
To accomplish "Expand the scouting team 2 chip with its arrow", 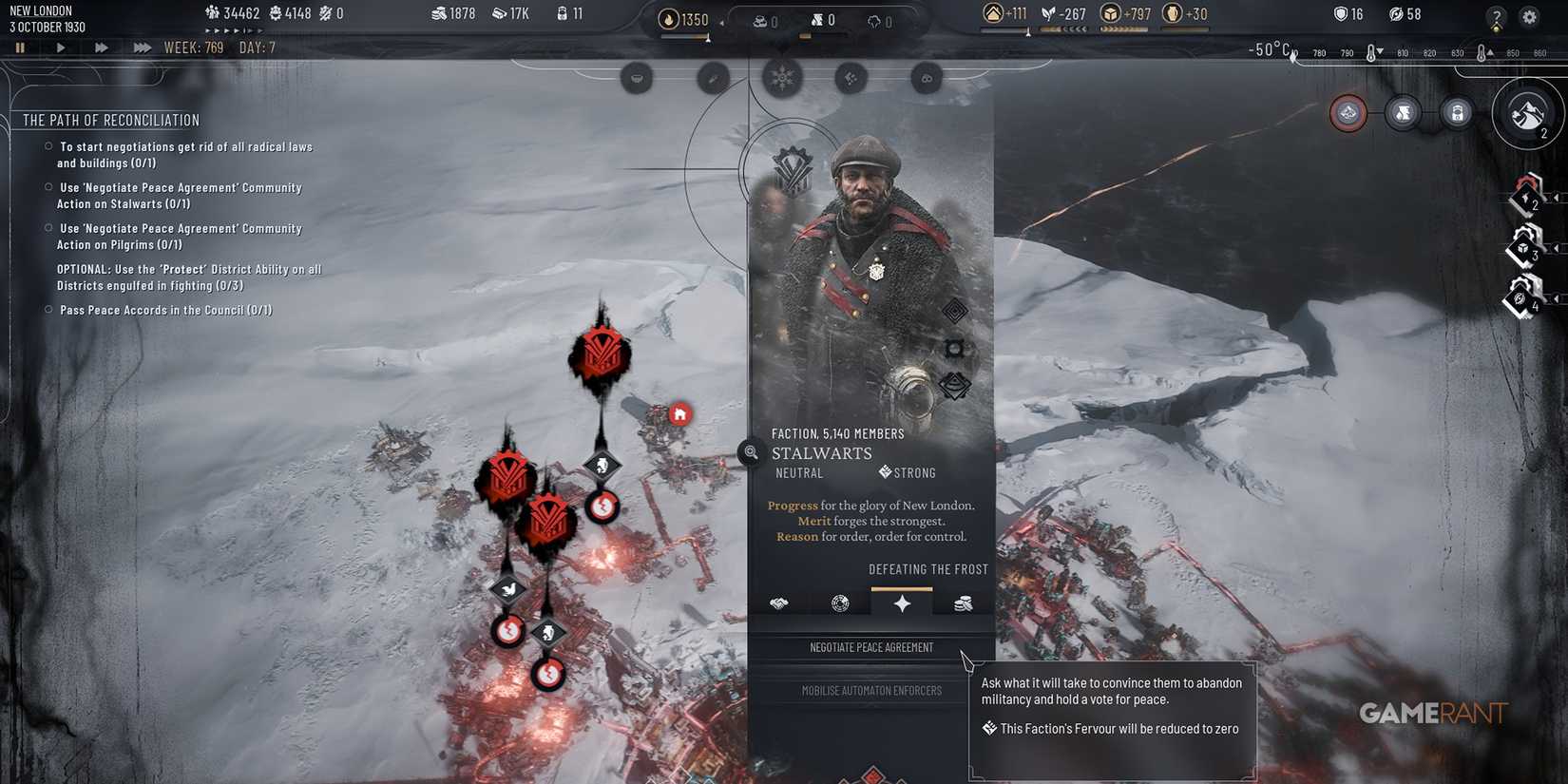I will coord(1556,198).
